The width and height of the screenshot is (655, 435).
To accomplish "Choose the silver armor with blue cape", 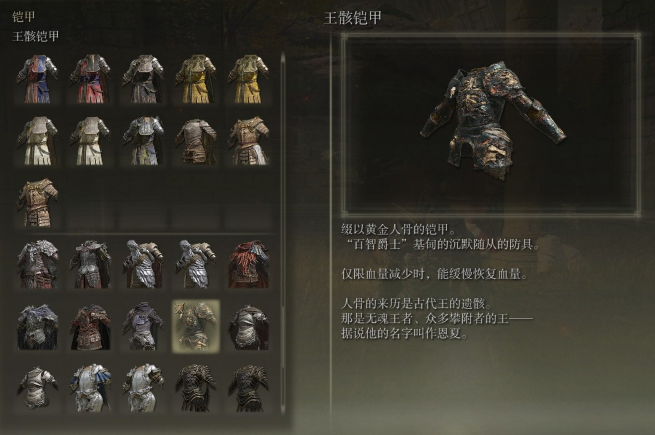I will click(x=90, y=388).
